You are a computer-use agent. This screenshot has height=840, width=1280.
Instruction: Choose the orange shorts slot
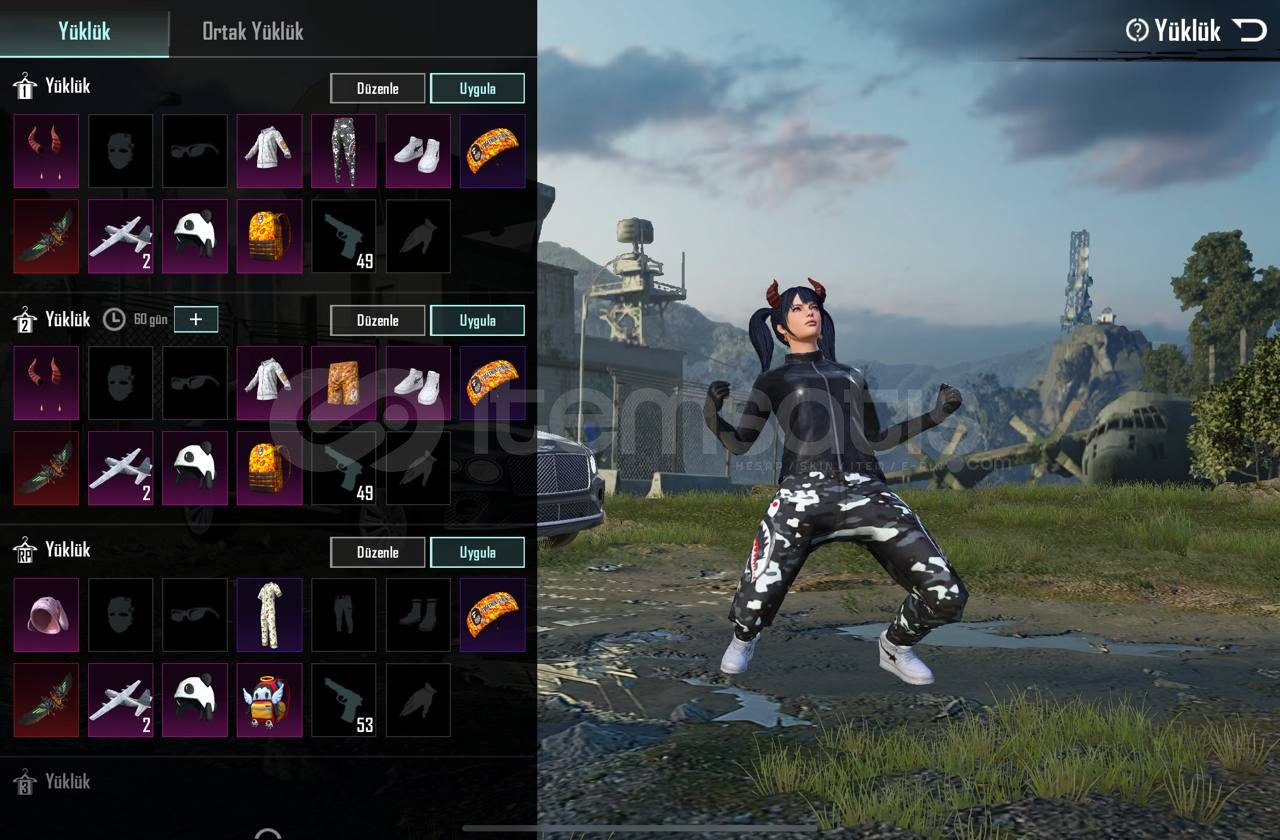344,383
